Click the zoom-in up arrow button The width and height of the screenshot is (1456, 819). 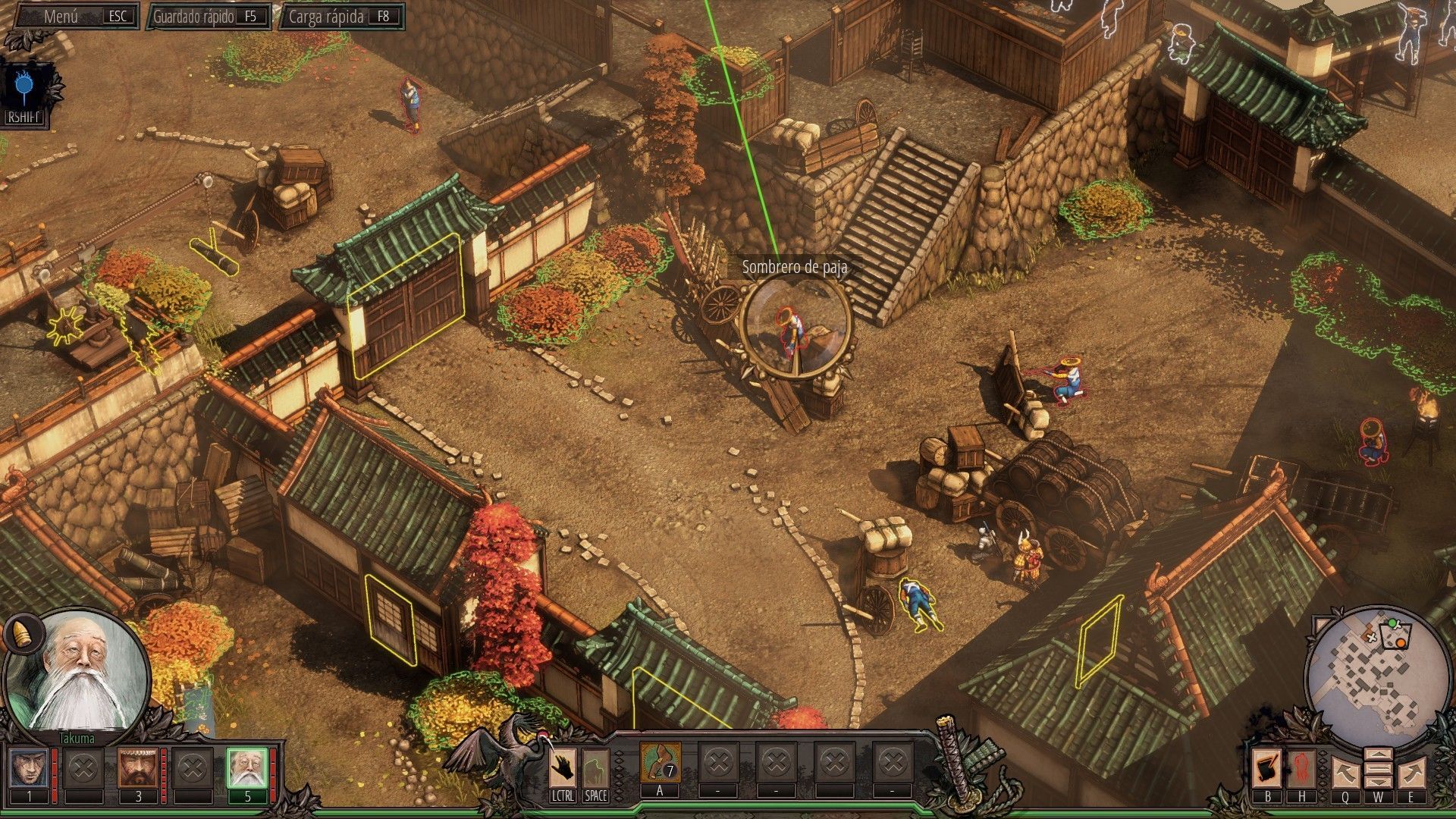(1378, 756)
